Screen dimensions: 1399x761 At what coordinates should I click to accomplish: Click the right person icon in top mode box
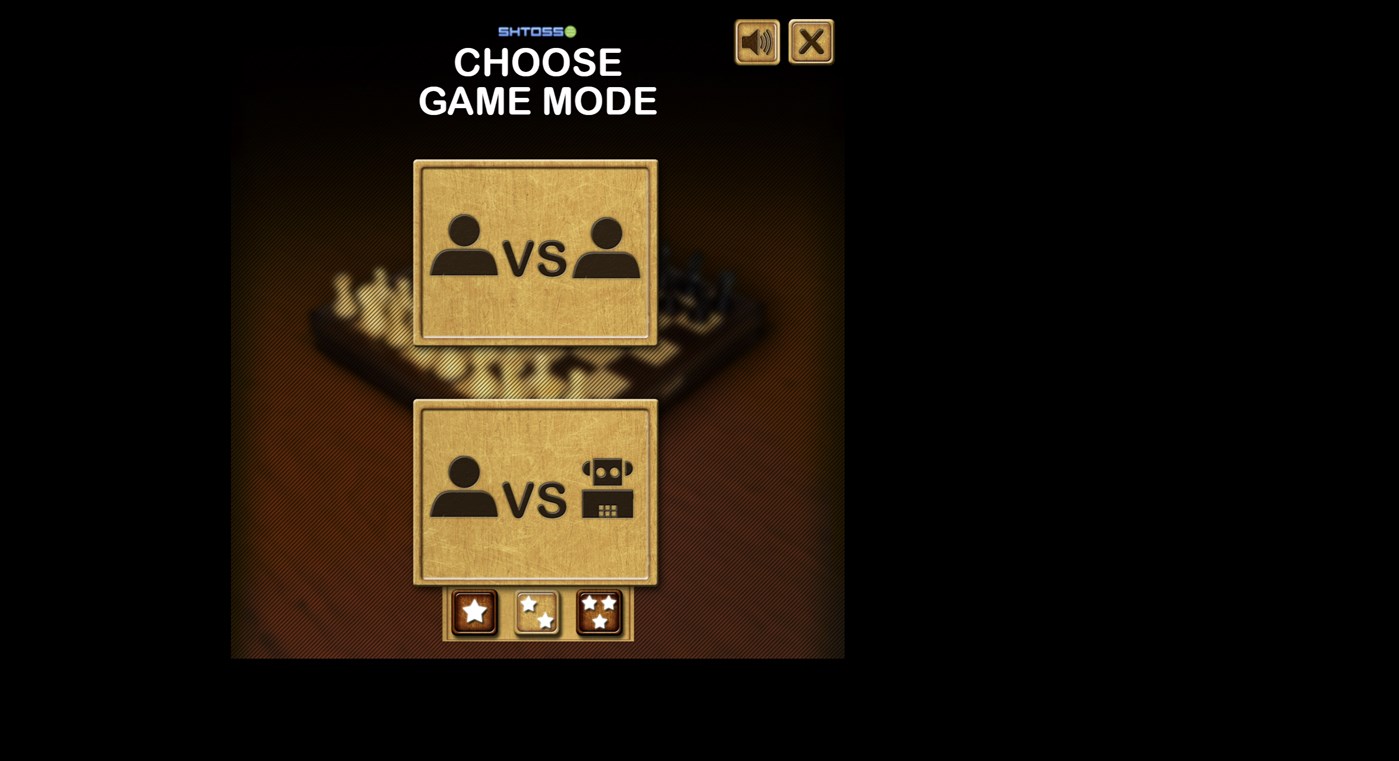(x=607, y=251)
